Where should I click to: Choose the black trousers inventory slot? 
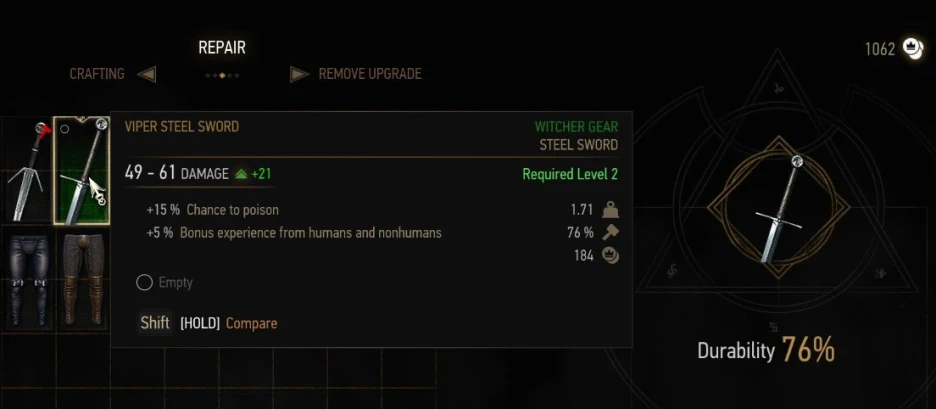(26, 280)
